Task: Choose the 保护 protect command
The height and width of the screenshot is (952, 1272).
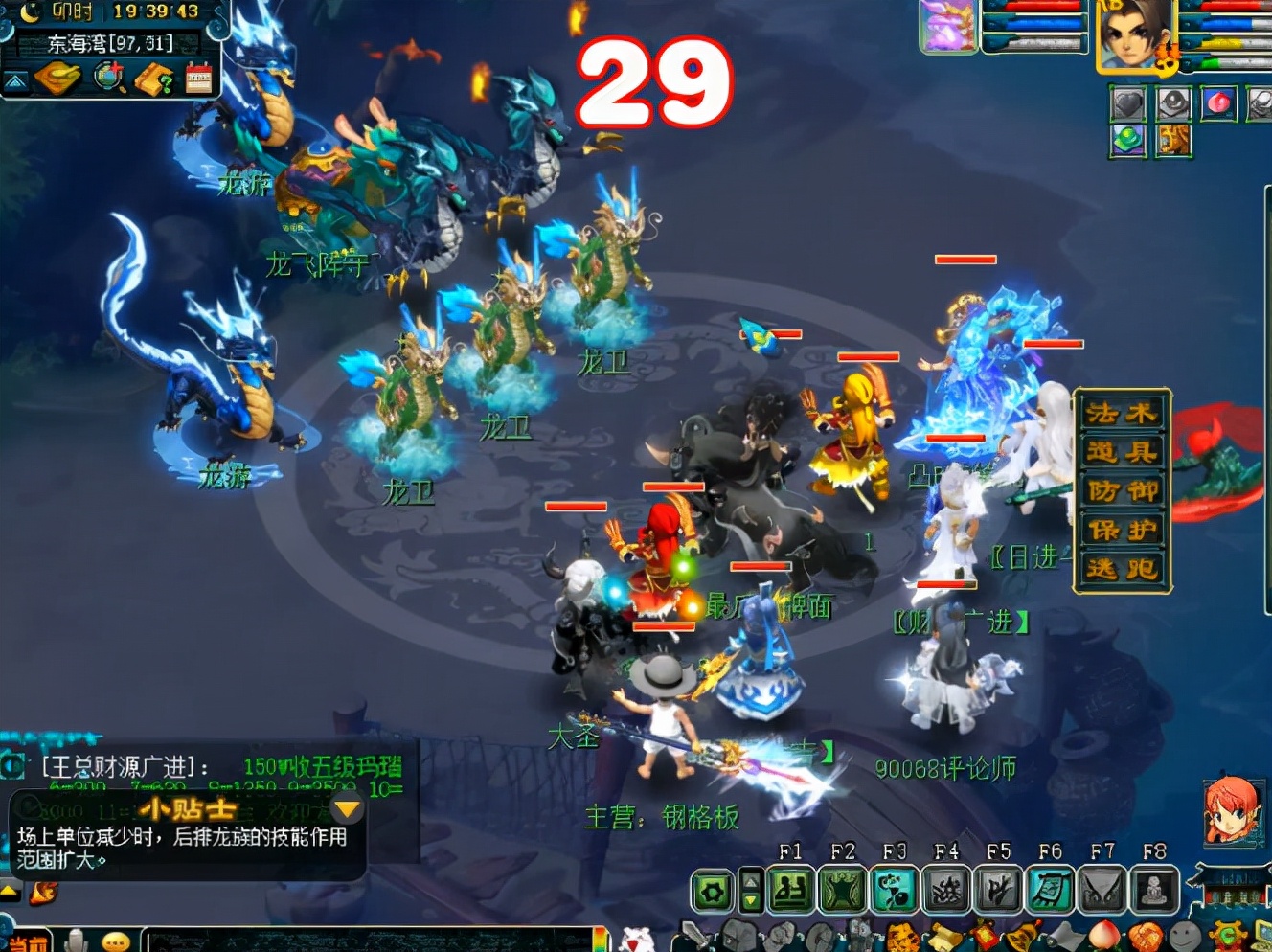Action: (1122, 531)
